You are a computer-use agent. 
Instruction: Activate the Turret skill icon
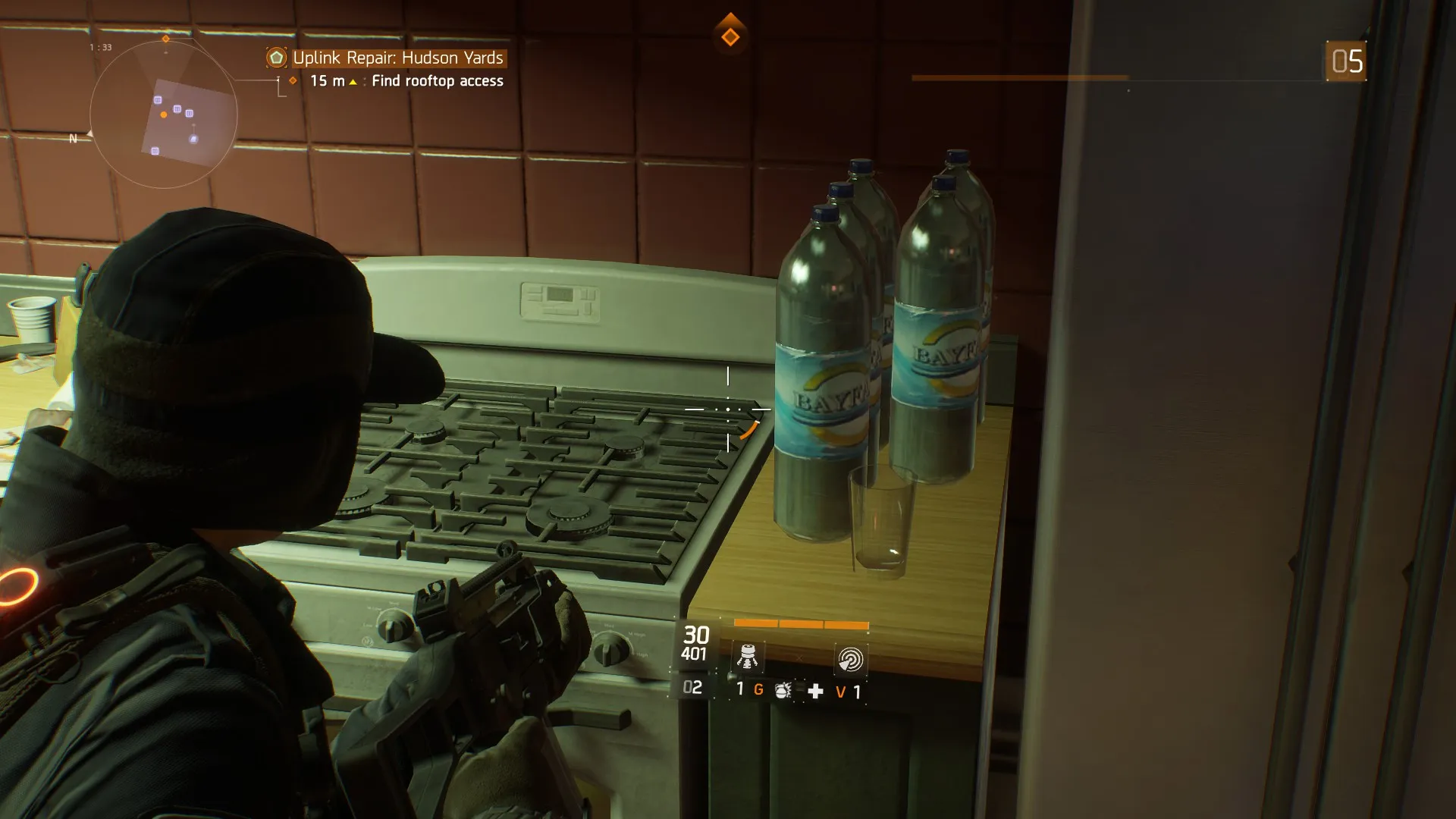(748, 657)
